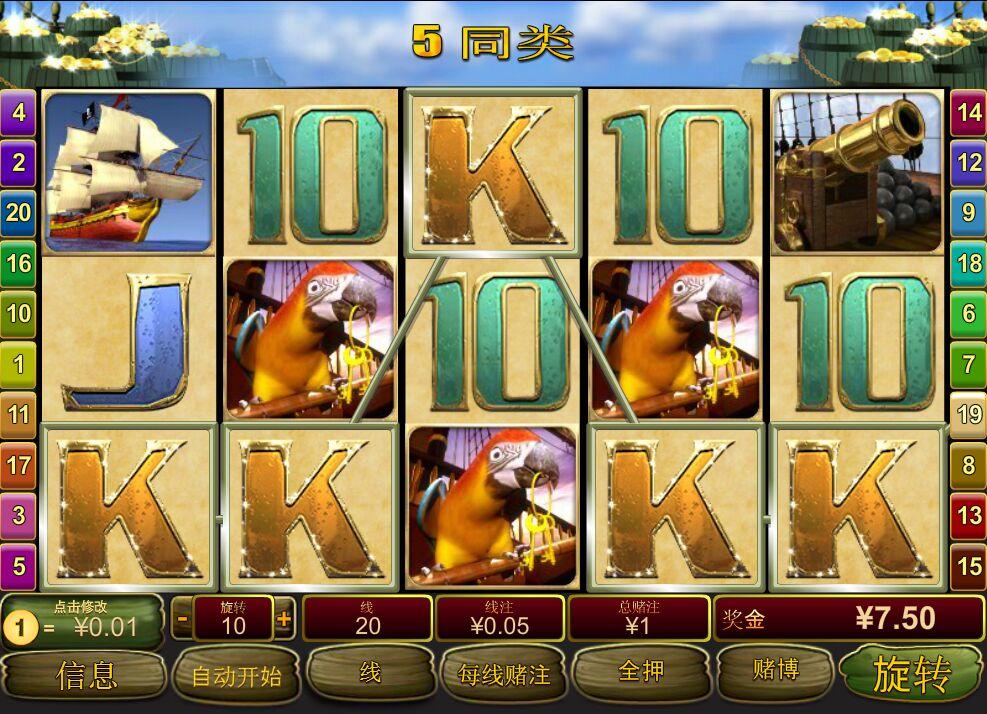Start autoplay with 自动开始
Image resolution: width=987 pixels, height=714 pixels.
[x=237, y=676]
